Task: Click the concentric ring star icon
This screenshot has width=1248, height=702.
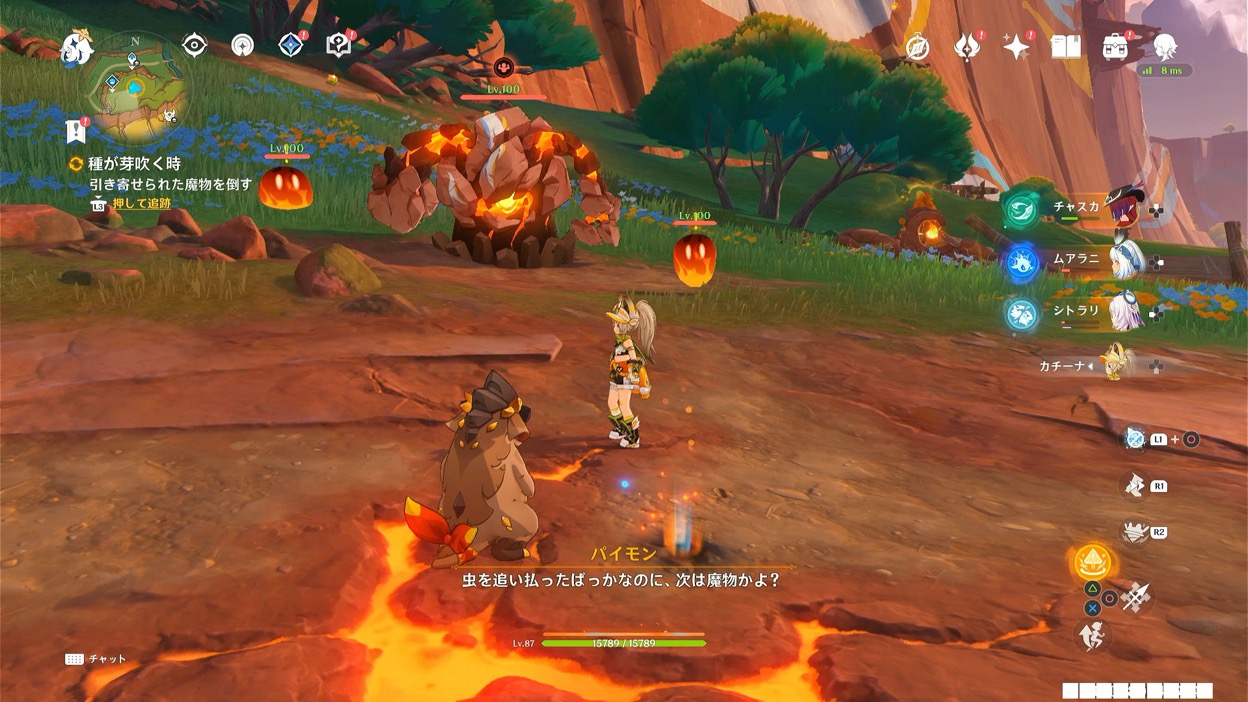Action: click(x=242, y=46)
